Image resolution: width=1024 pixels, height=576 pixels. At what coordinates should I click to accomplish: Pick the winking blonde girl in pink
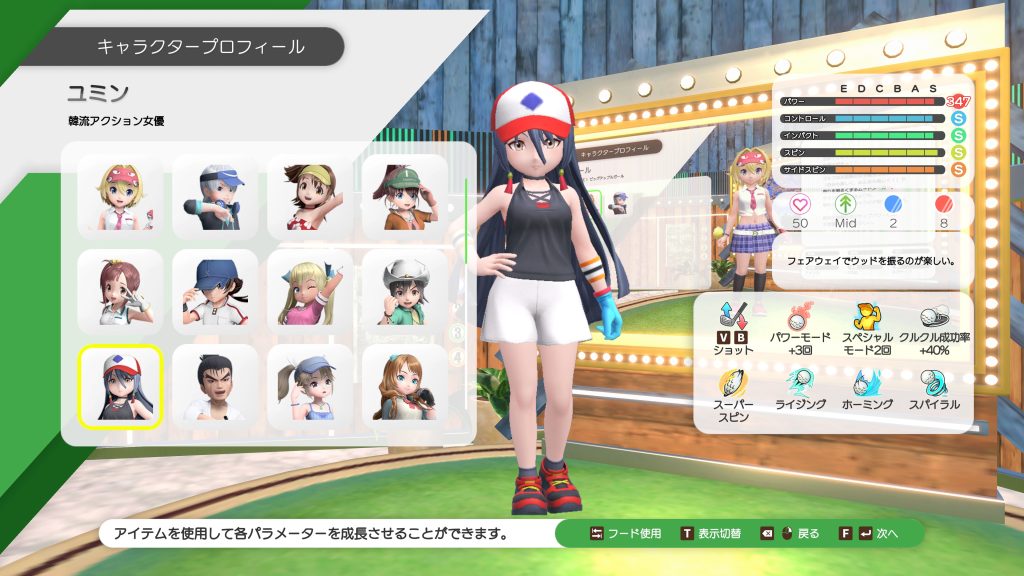tap(310, 292)
